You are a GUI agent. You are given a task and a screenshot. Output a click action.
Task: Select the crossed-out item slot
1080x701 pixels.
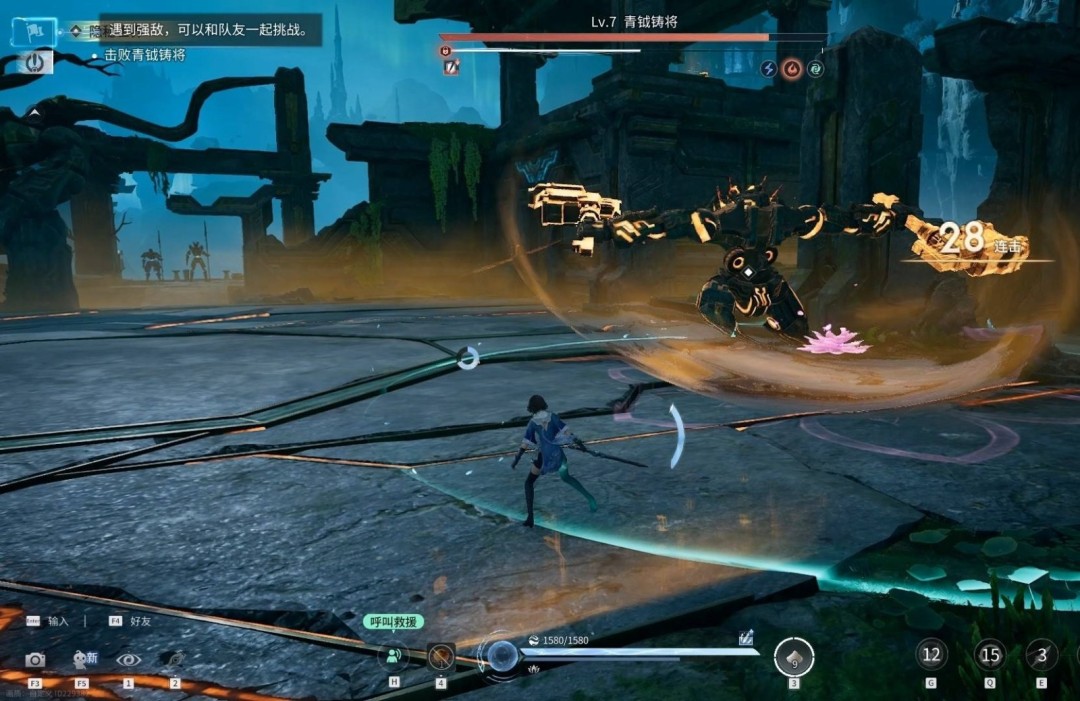[441, 657]
